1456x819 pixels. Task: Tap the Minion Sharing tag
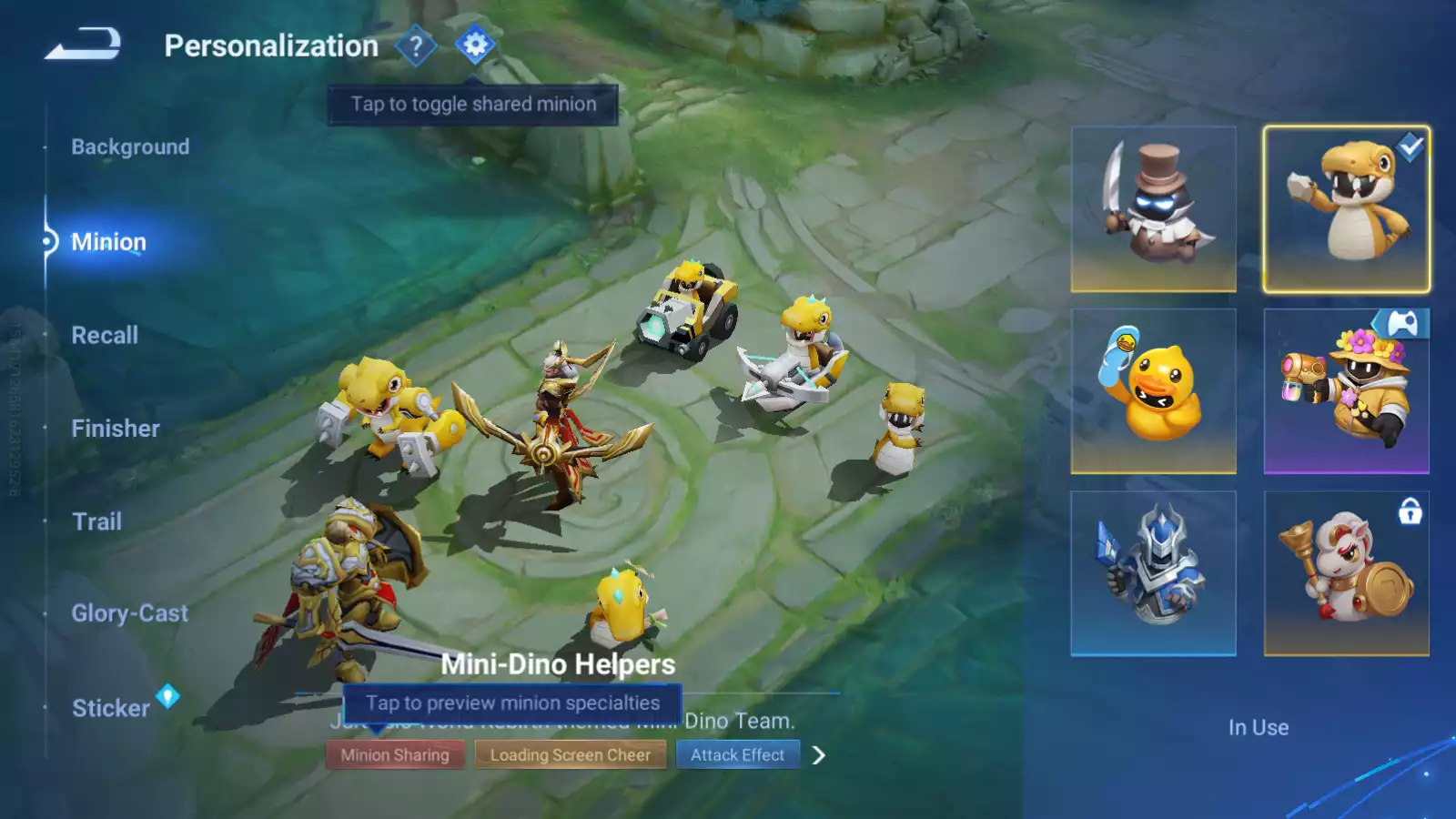395,755
